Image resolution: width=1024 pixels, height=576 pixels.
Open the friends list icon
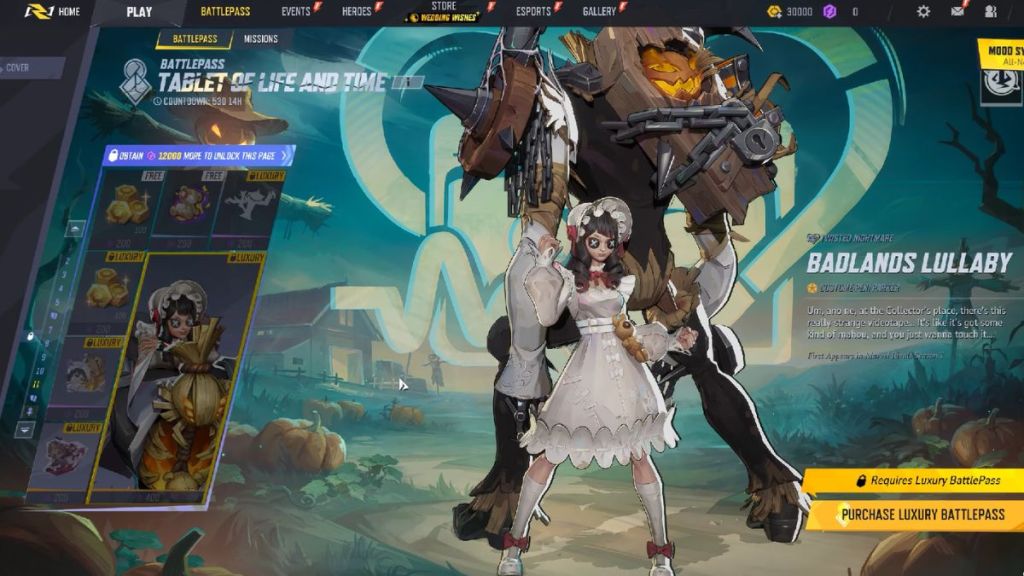991,12
